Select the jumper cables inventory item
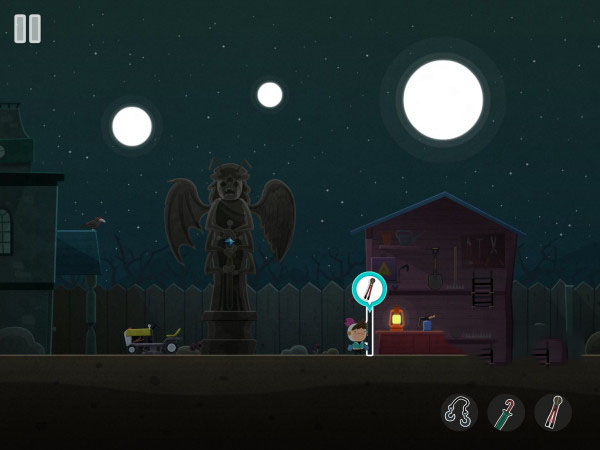Screen dimensions: 600x450 coord(459,412)
